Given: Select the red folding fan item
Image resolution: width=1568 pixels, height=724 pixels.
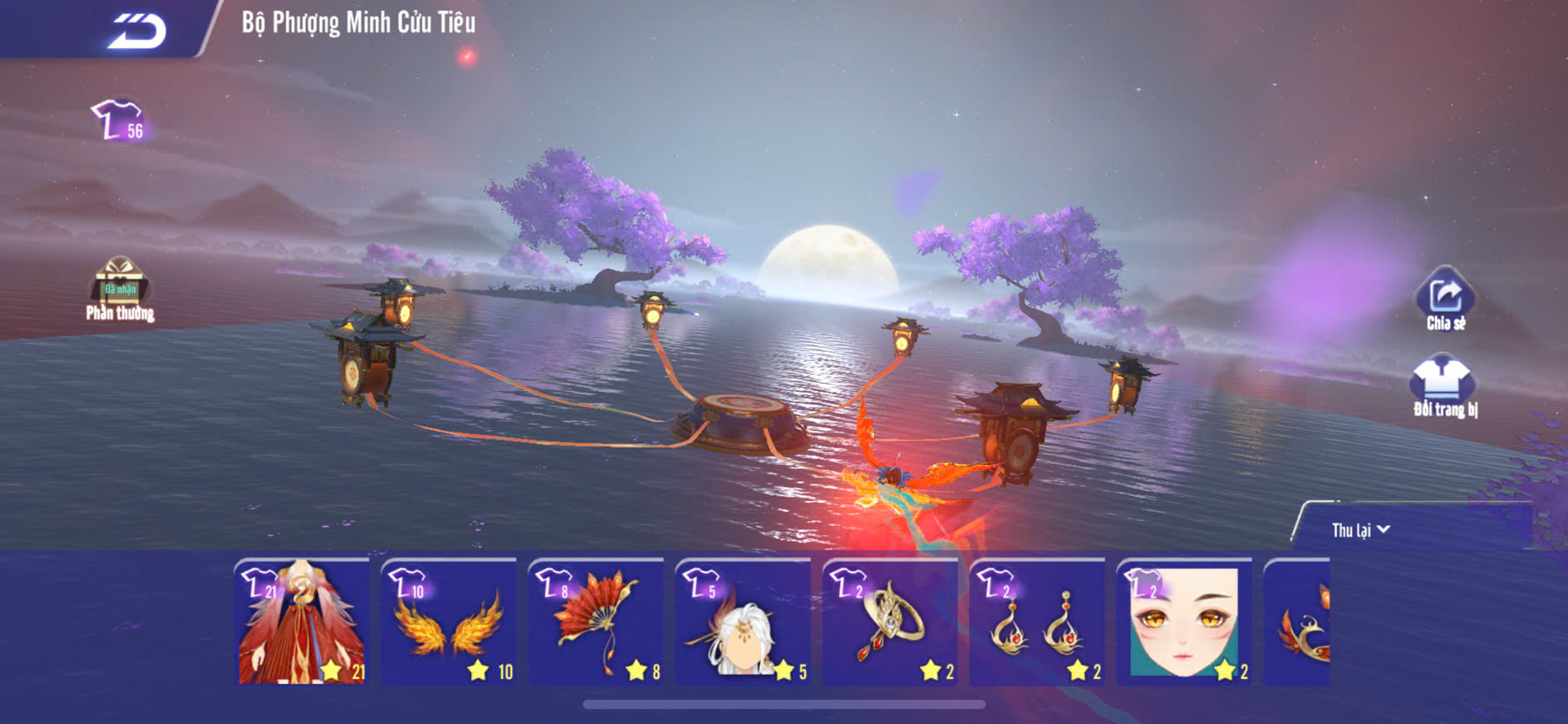Looking at the screenshot, I should click(x=596, y=622).
